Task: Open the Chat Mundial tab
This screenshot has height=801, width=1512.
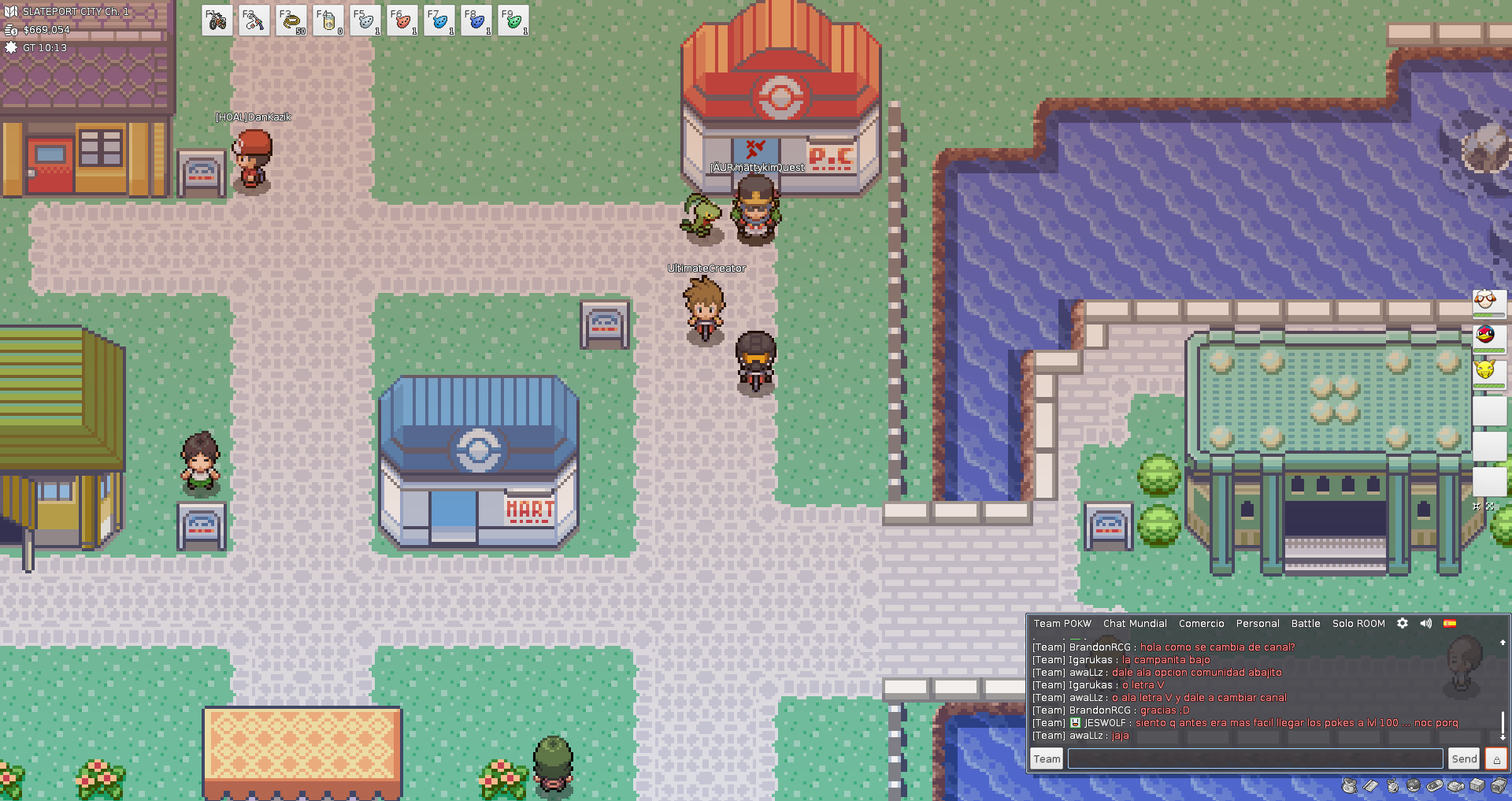Action: click(x=1135, y=623)
